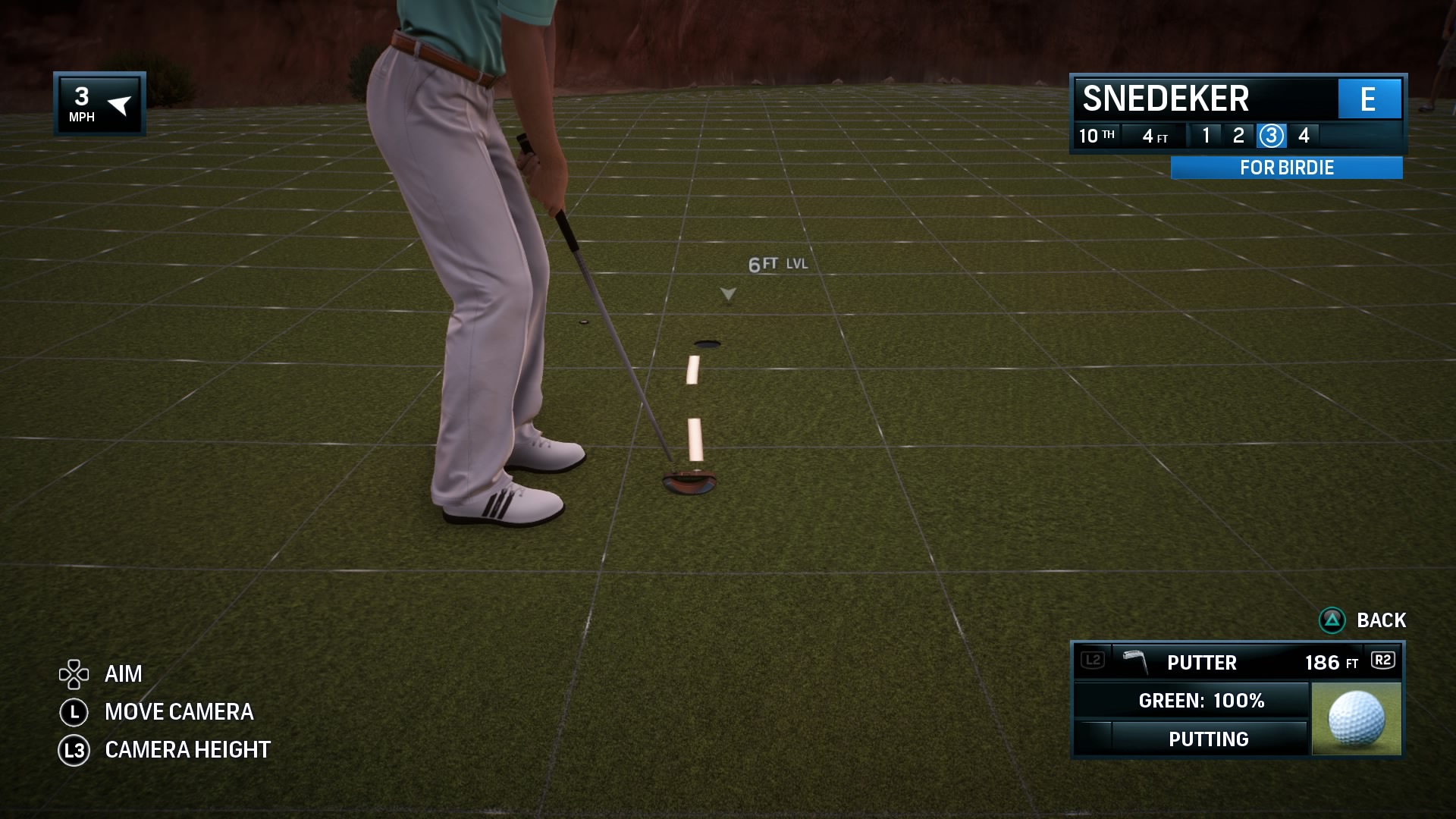Select shot number 1 on the scoreboard

(x=1206, y=136)
